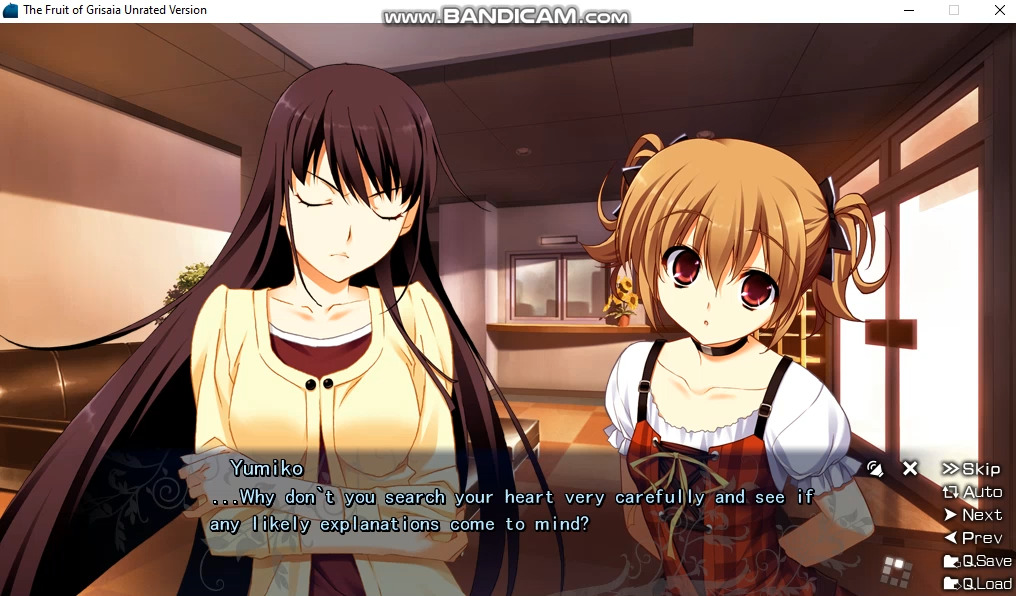Quick save with the Q.Save button
This screenshot has height=596, width=1016.
coord(977,561)
